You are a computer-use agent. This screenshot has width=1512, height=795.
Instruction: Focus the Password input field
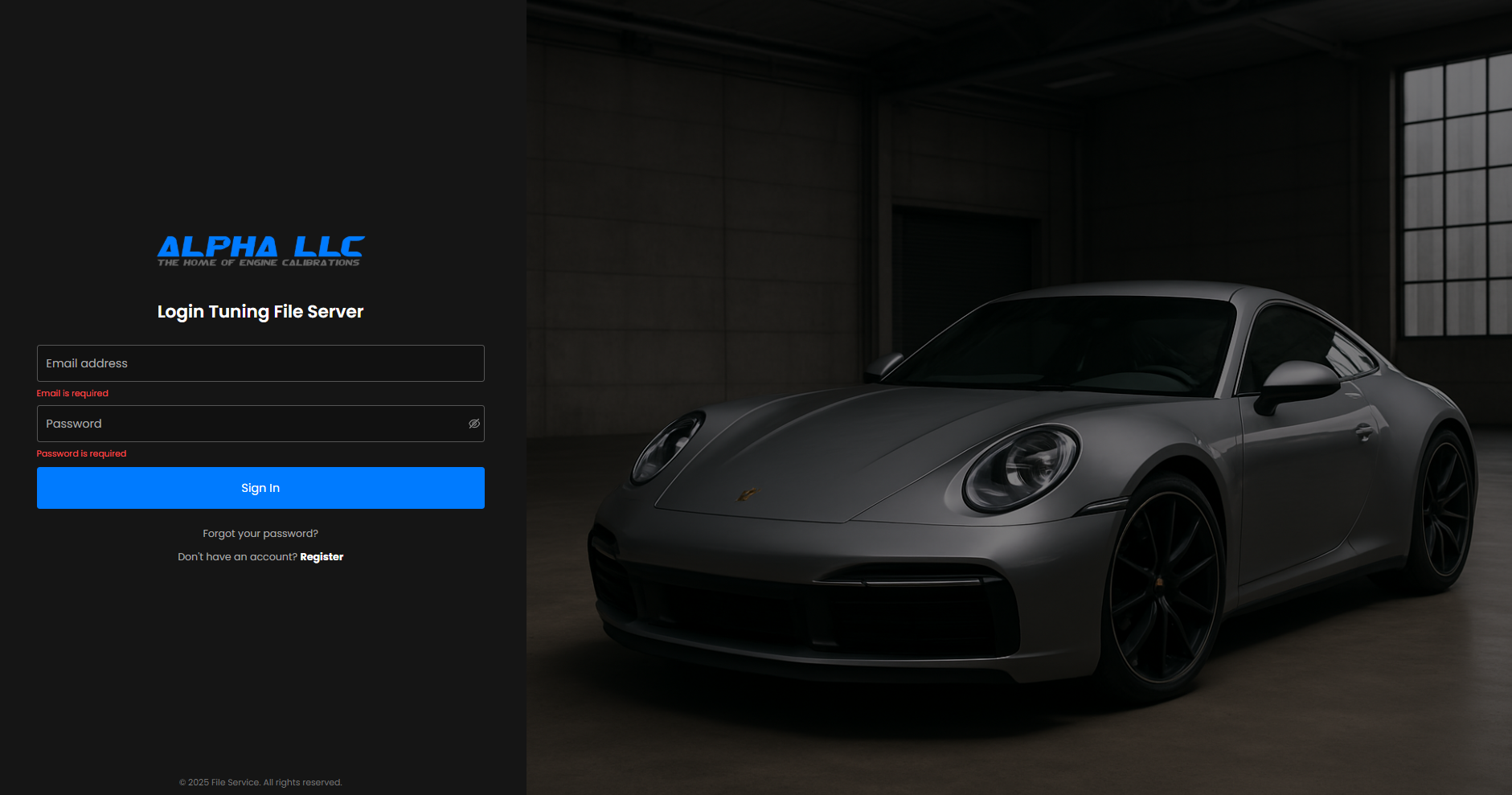(249, 424)
